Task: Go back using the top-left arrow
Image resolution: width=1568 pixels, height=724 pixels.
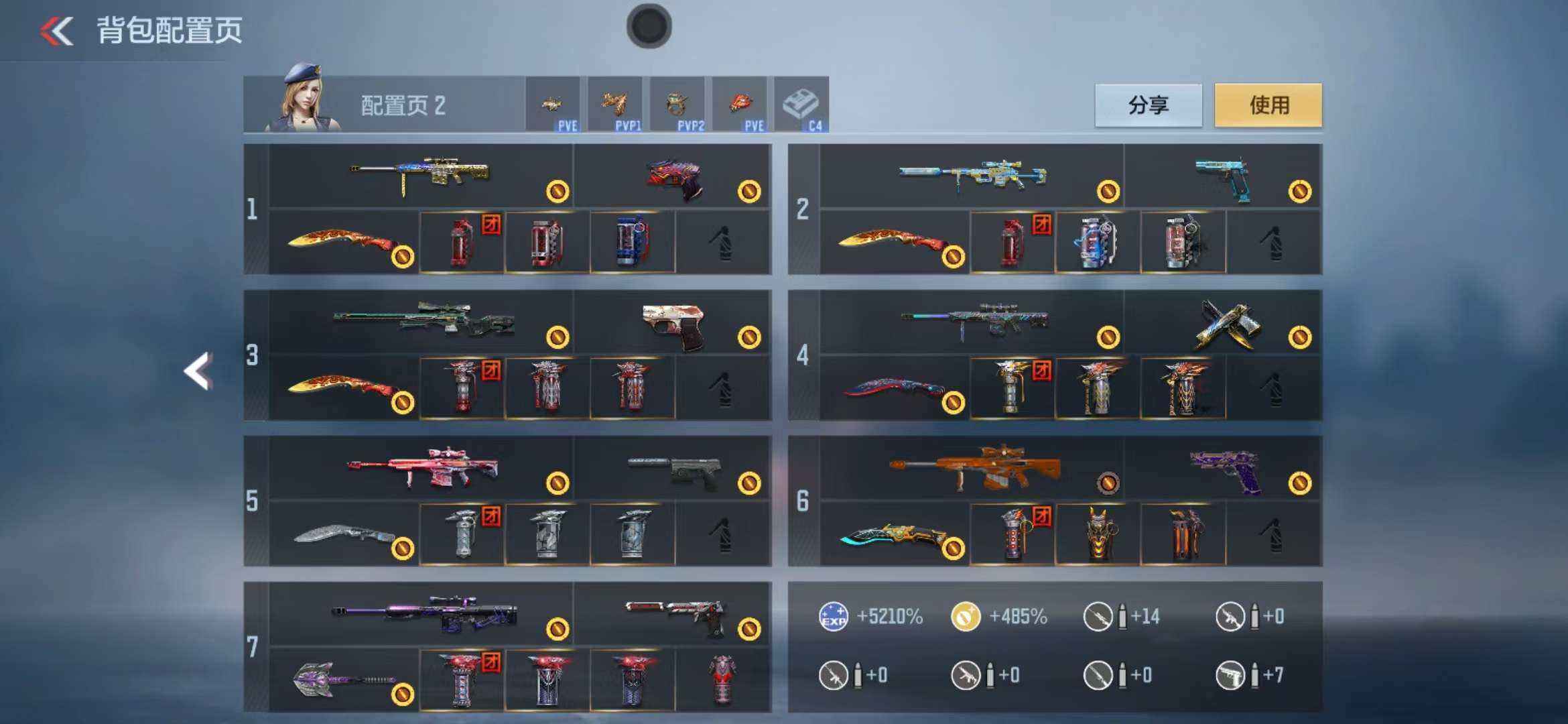Action: coord(57,31)
